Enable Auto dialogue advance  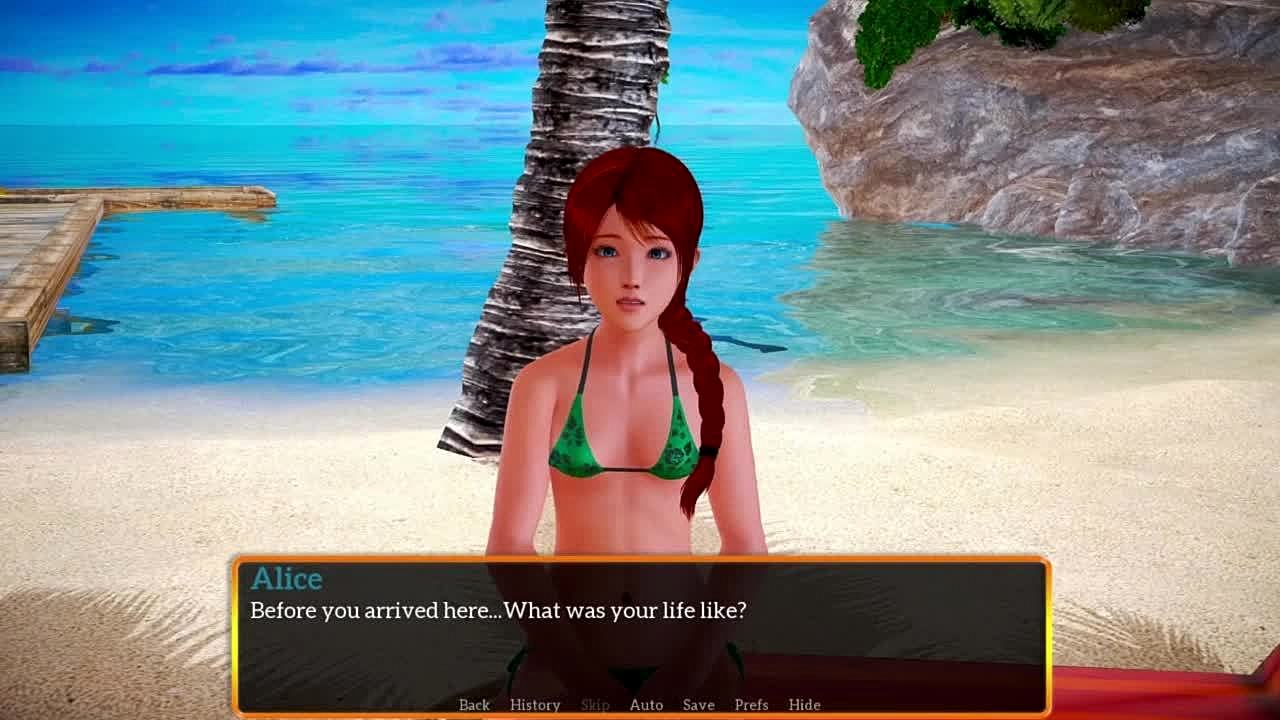pyautogui.click(x=646, y=705)
